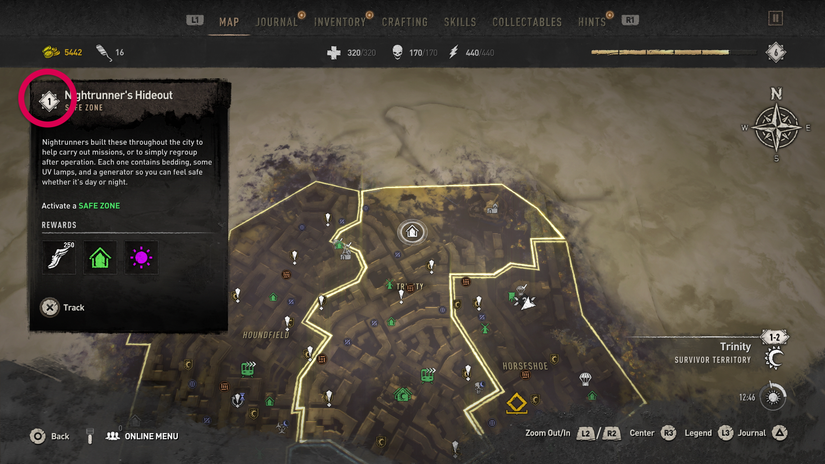This screenshot has height=464, width=825.
Task: Go to the Crafting tab
Action: pyautogui.click(x=404, y=21)
